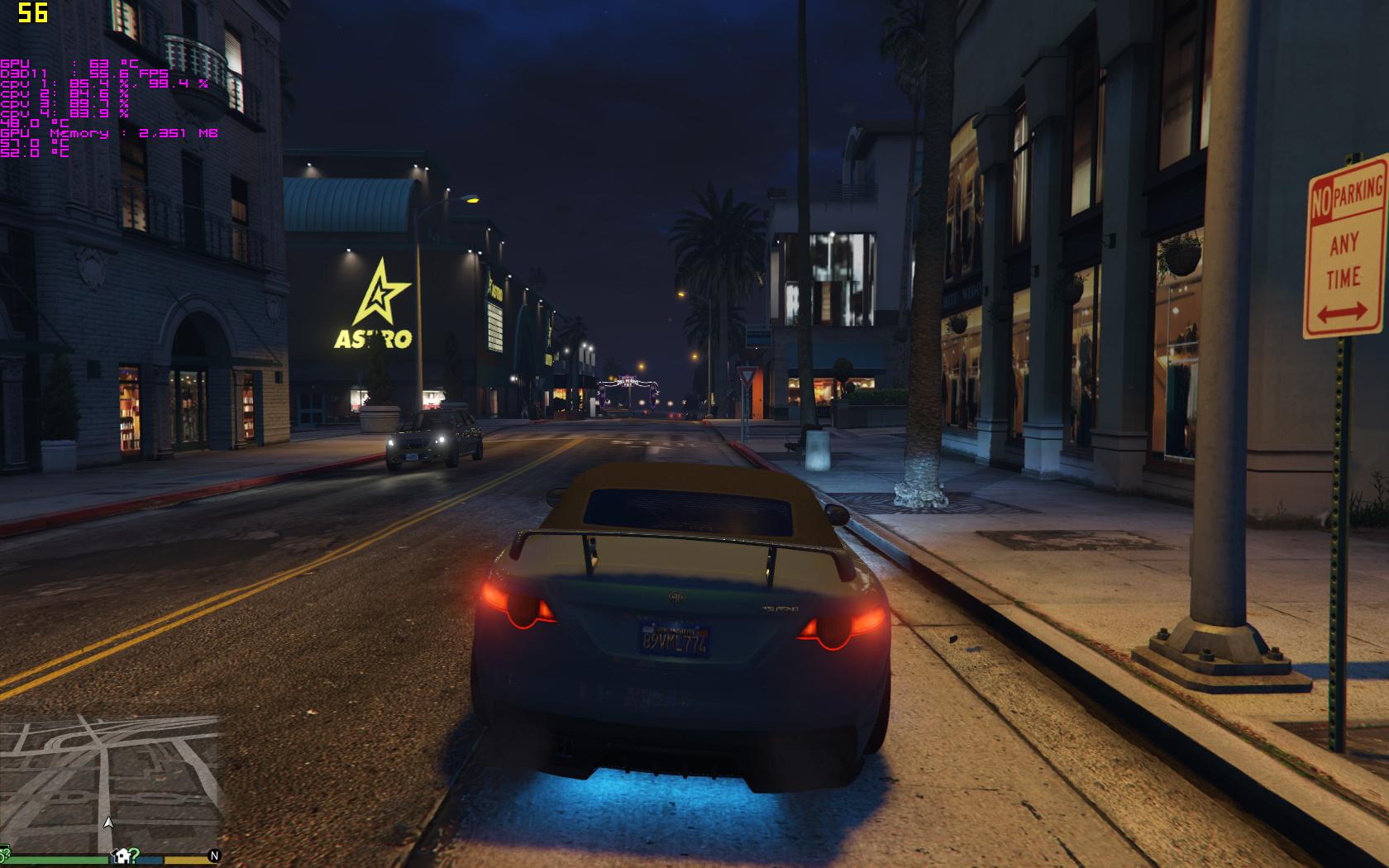Select the white house safehouse blip
The image size is (1389, 868).
point(120,855)
